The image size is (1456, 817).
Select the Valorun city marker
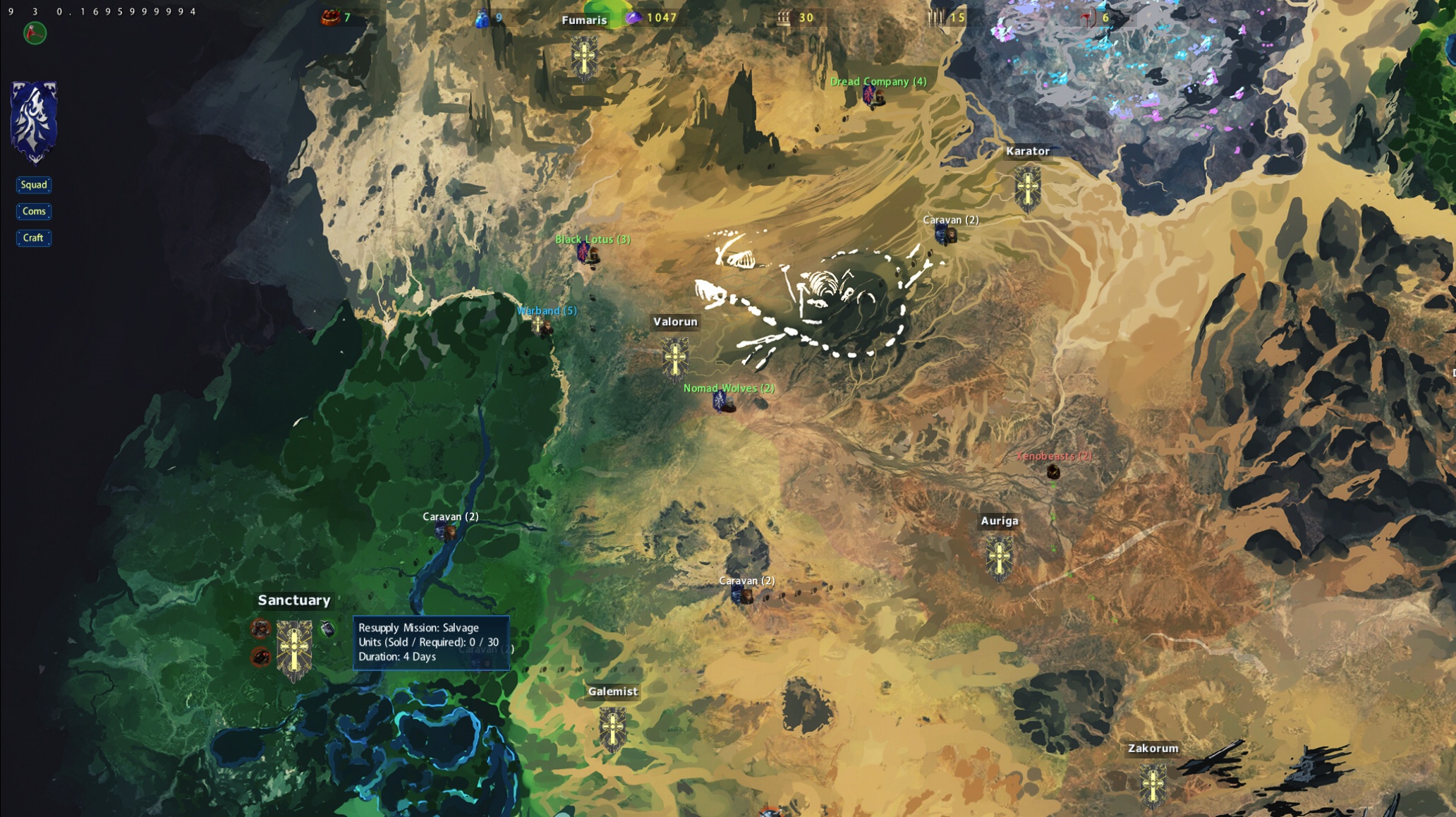(675, 358)
